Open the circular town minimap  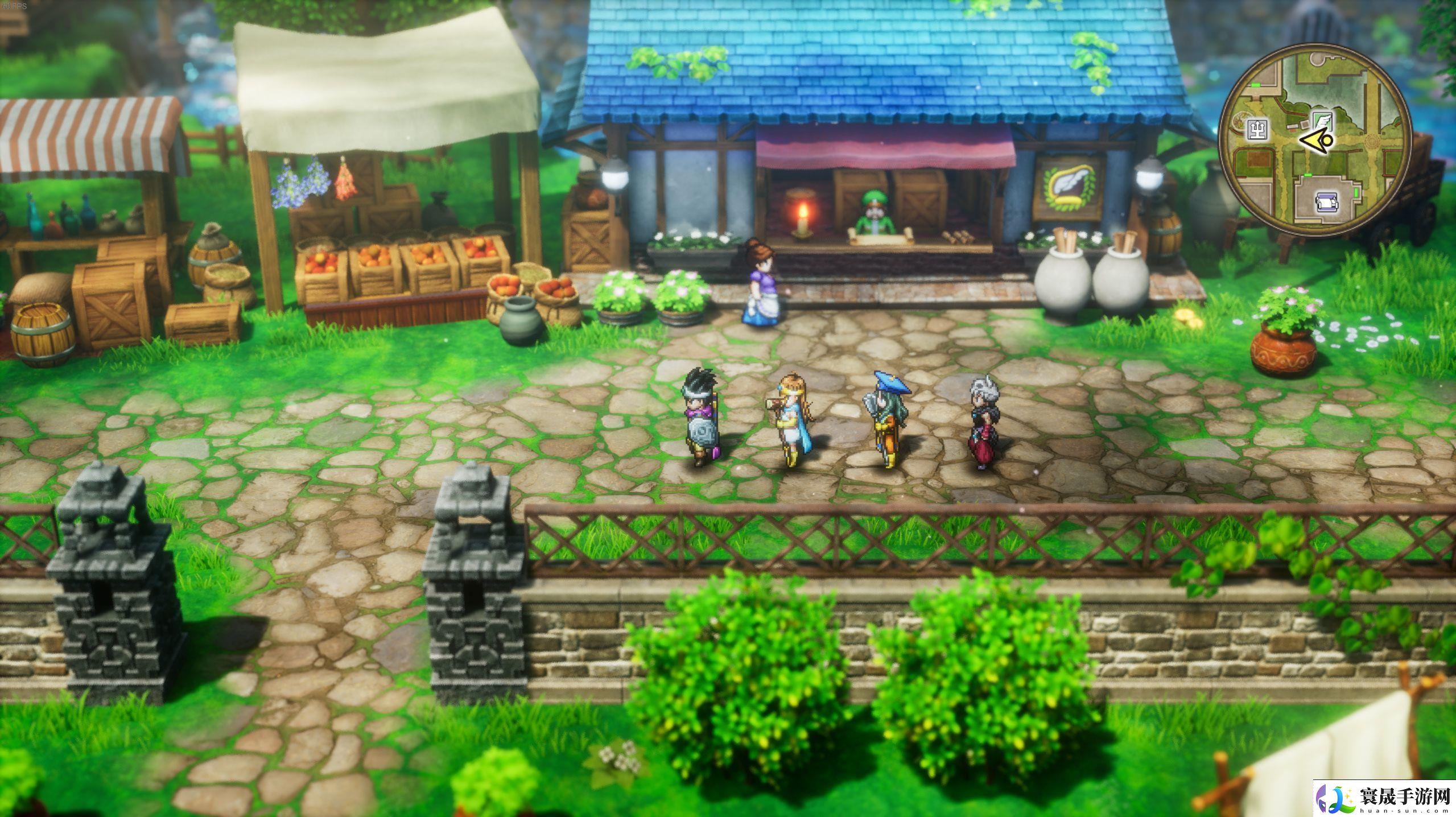pyautogui.click(x=1315, y=140)
